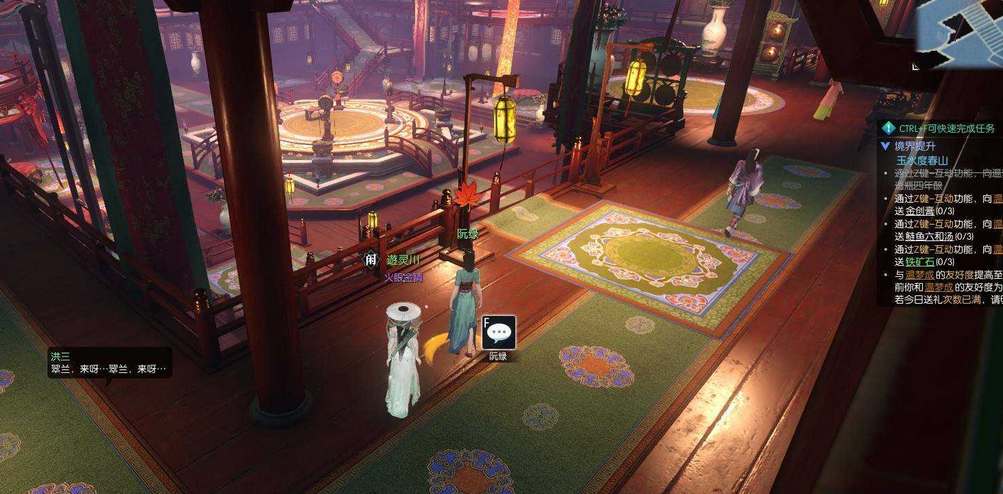Click the 洪三 chat bubble message
Image resolution: width=1003 pixels, height=494 pixels.
coord(109,363)
